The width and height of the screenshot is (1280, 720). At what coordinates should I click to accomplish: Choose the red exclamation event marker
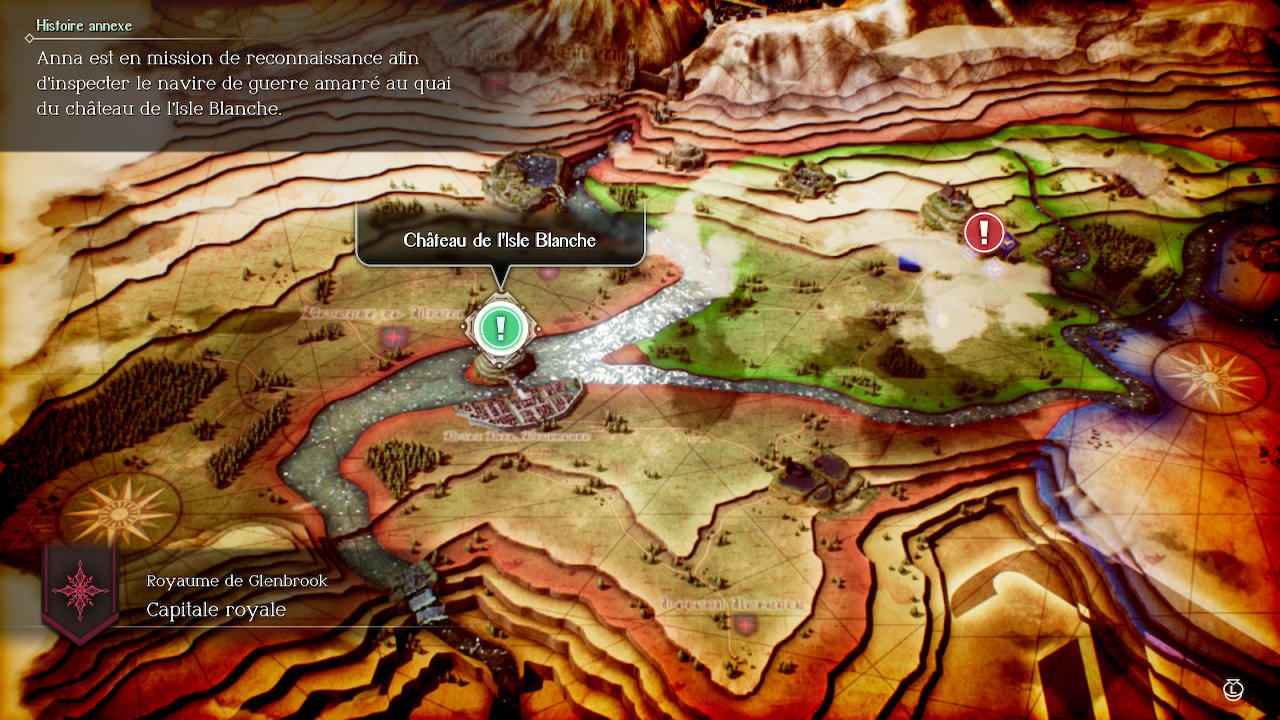click(x=984, y=232)
